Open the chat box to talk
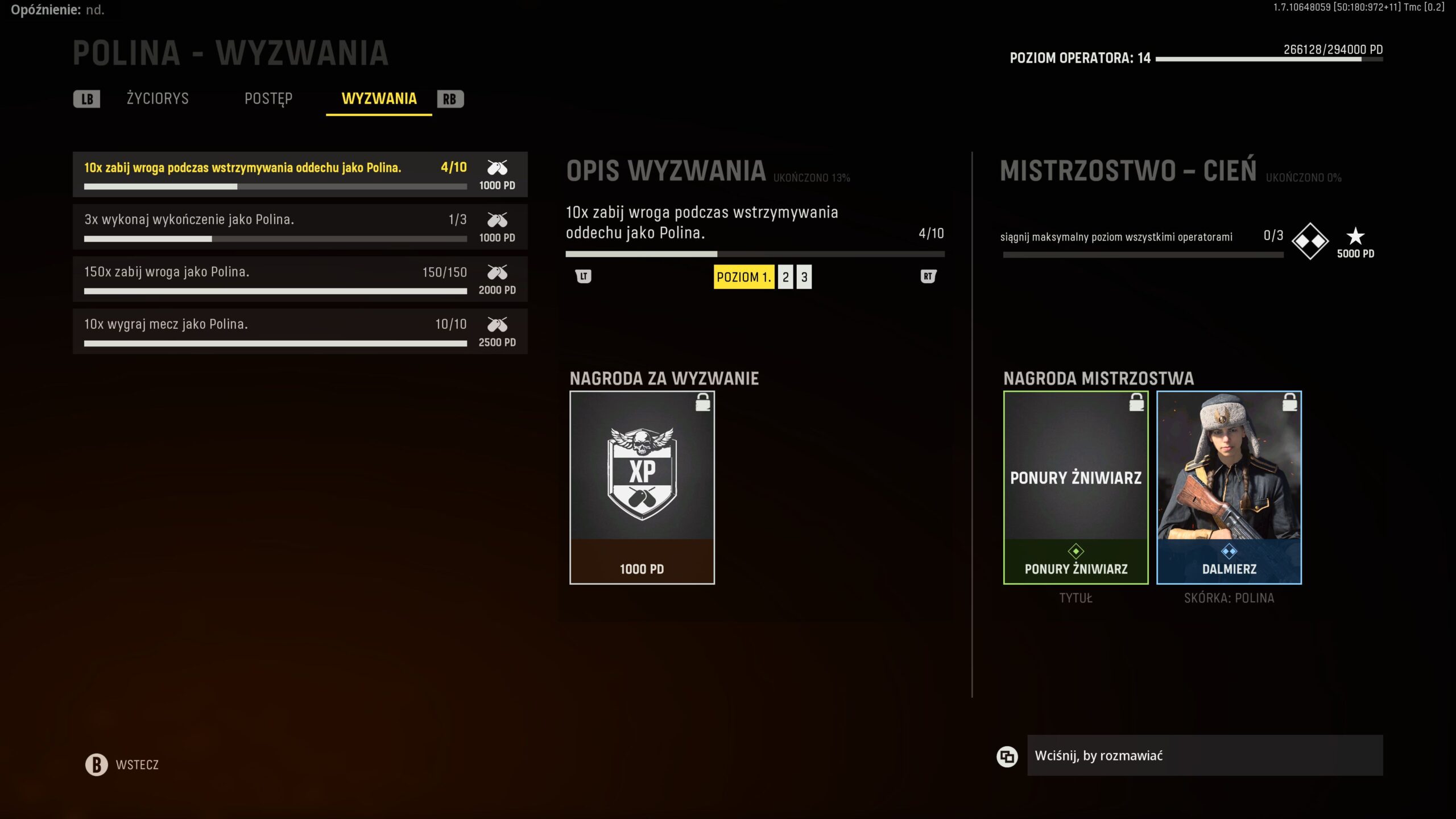 [1205, 755]
